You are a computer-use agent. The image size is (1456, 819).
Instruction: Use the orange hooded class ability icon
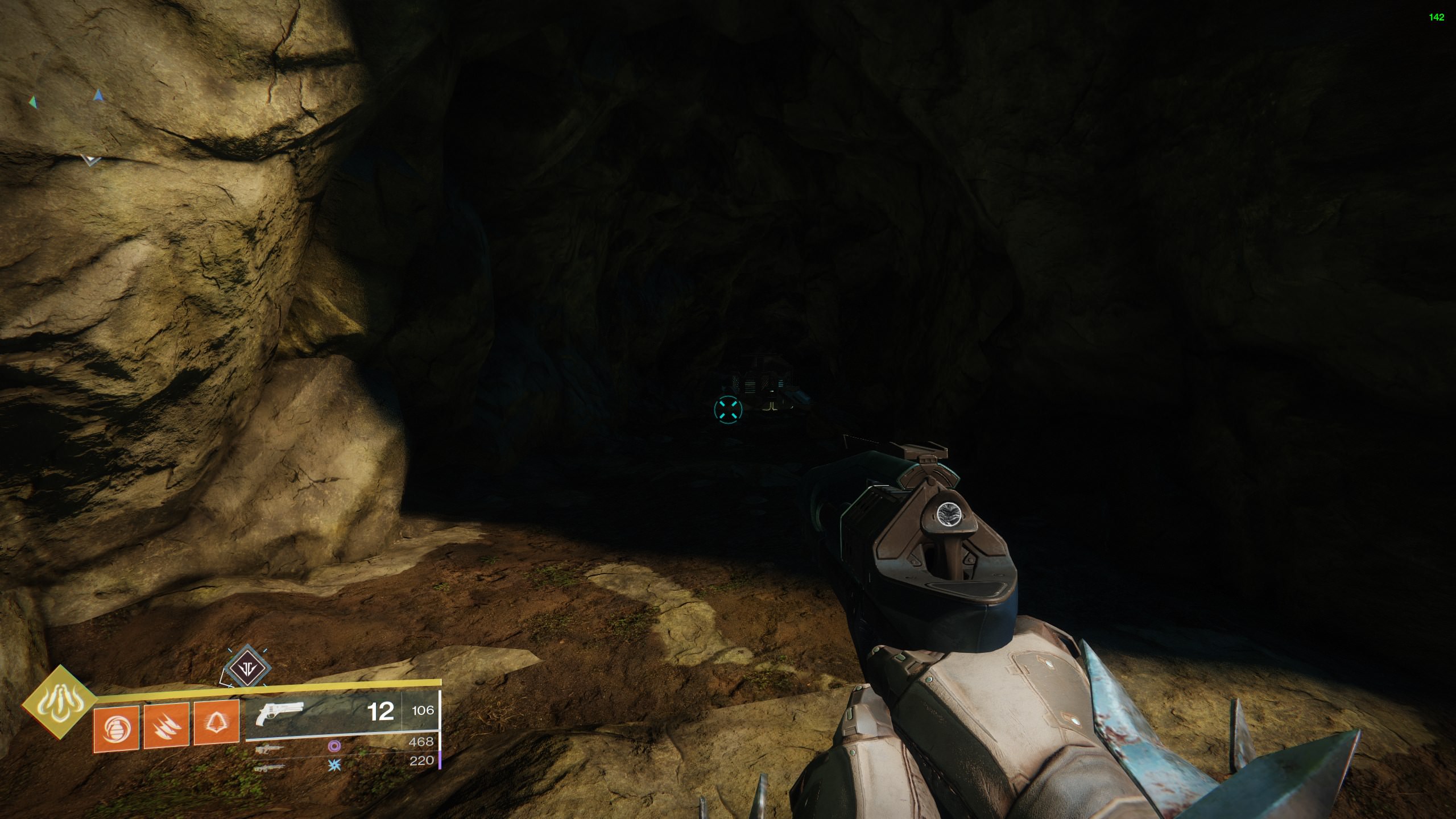point(216,724)
